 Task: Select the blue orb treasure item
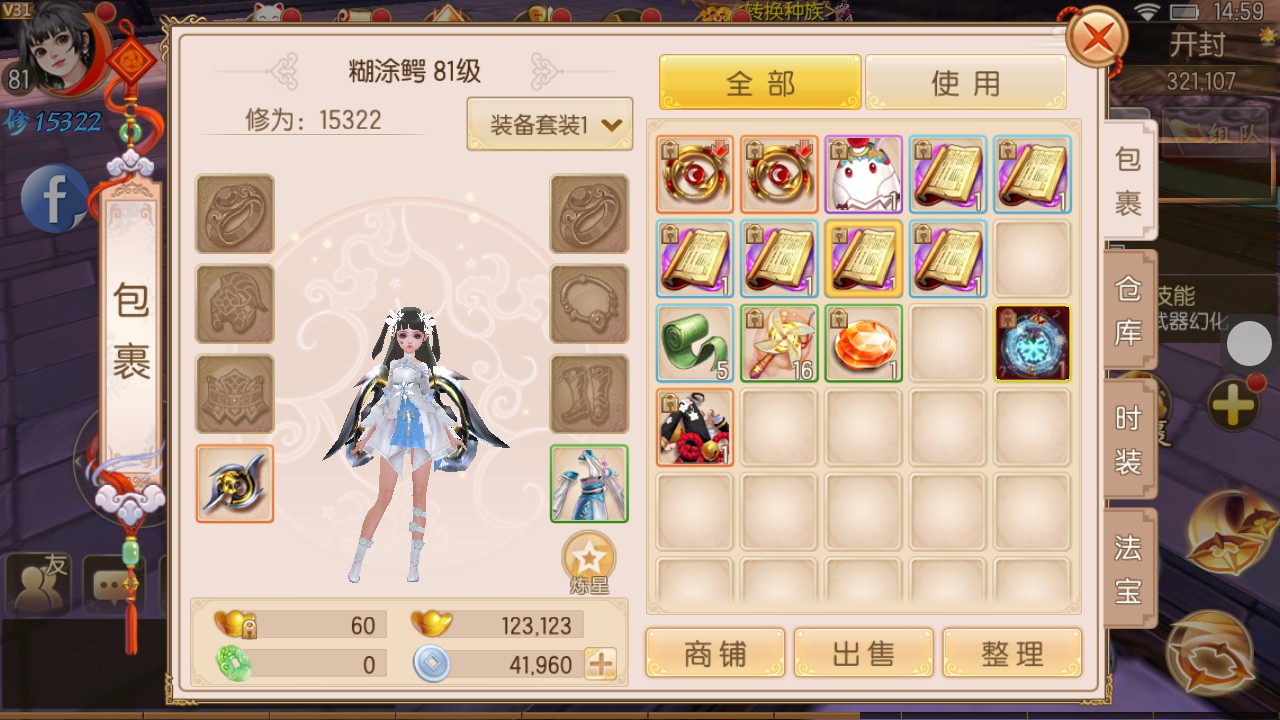click(x=1033, y=344)
